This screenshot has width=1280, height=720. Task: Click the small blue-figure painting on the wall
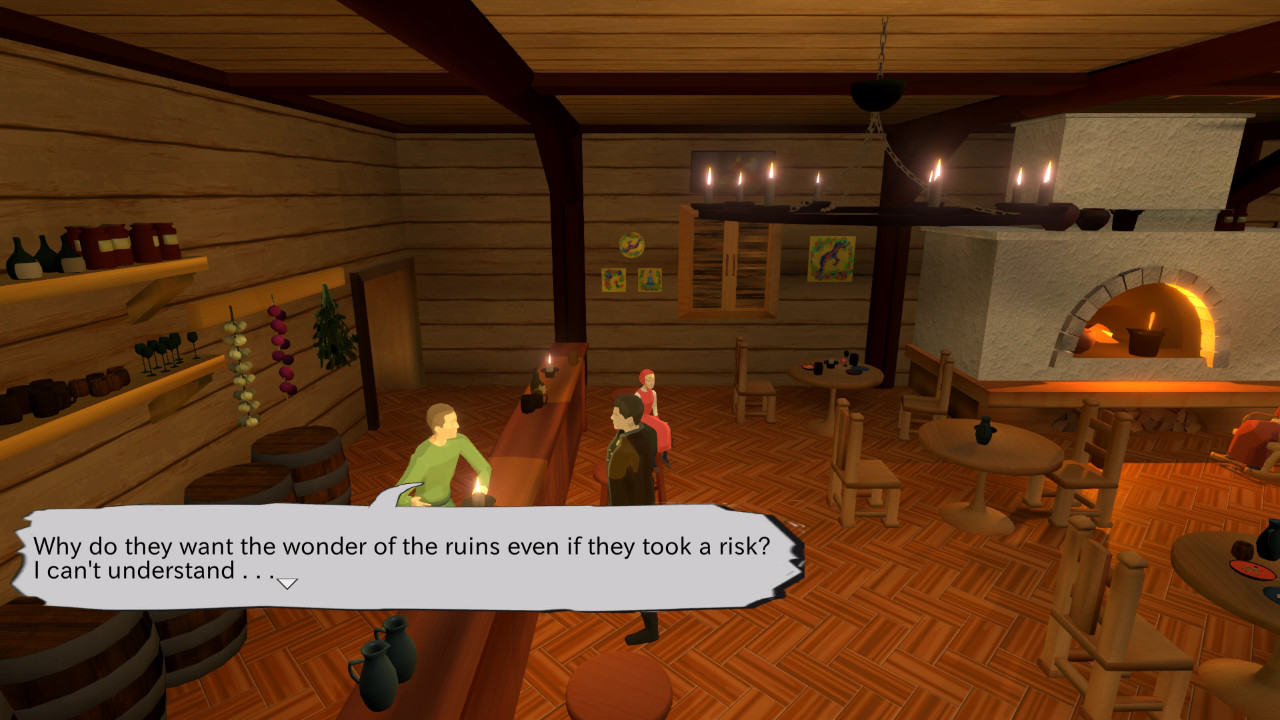649,280
